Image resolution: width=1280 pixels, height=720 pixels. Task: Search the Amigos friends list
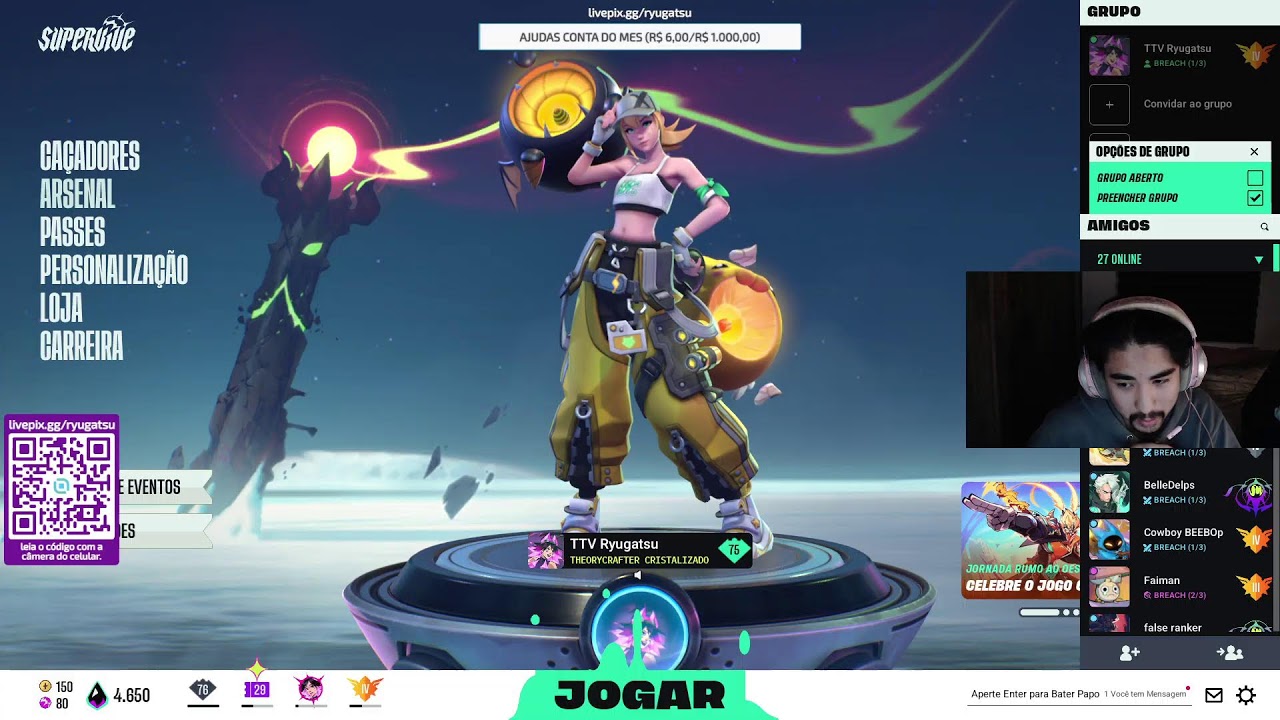(1264, 227)
